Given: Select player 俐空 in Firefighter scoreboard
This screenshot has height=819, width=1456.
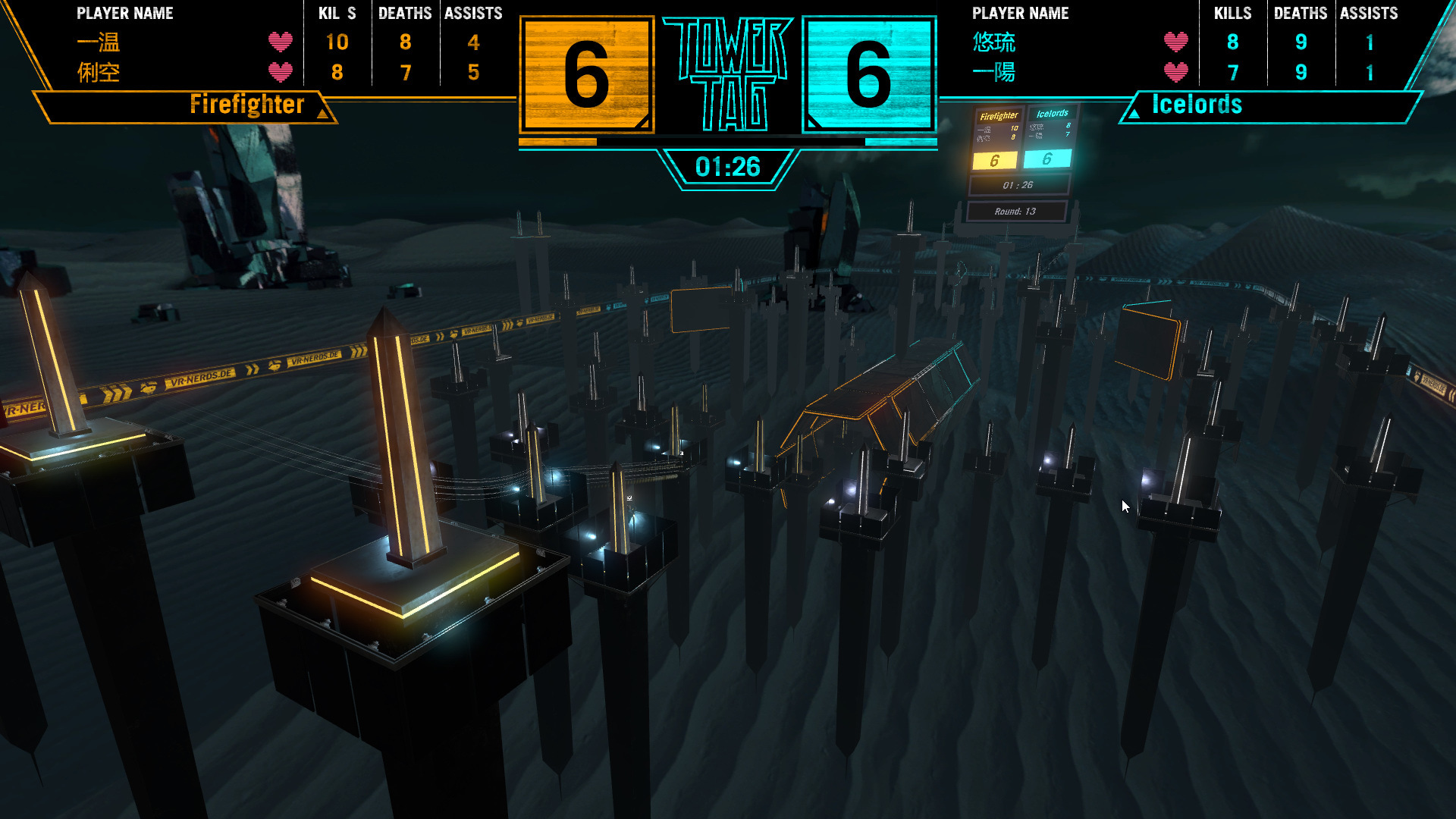Looking at the screenshot, I should pyautogui.click(x=99, y=73).
